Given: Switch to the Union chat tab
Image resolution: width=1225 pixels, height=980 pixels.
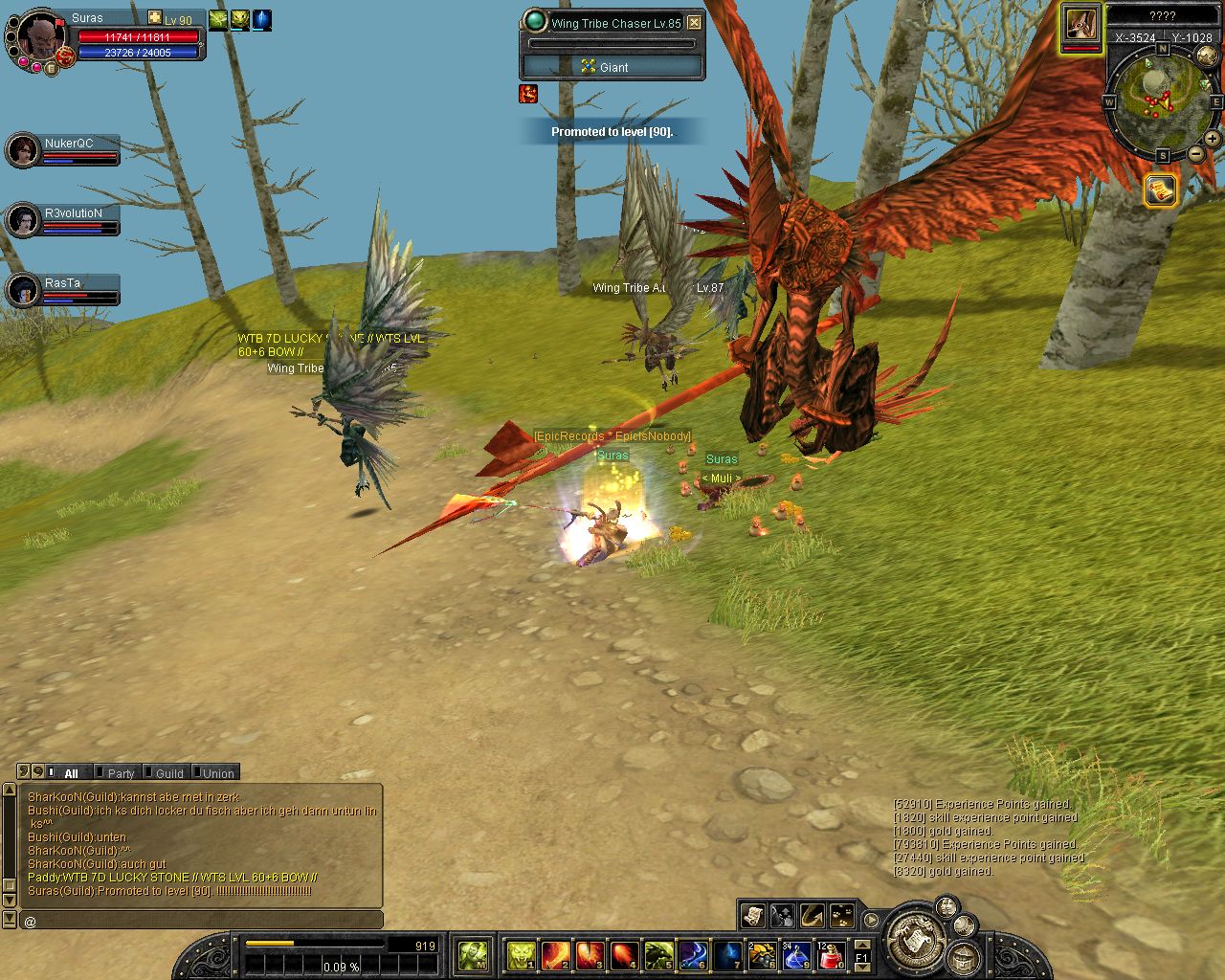Looking at the screenshot, I should coord(218,773).
